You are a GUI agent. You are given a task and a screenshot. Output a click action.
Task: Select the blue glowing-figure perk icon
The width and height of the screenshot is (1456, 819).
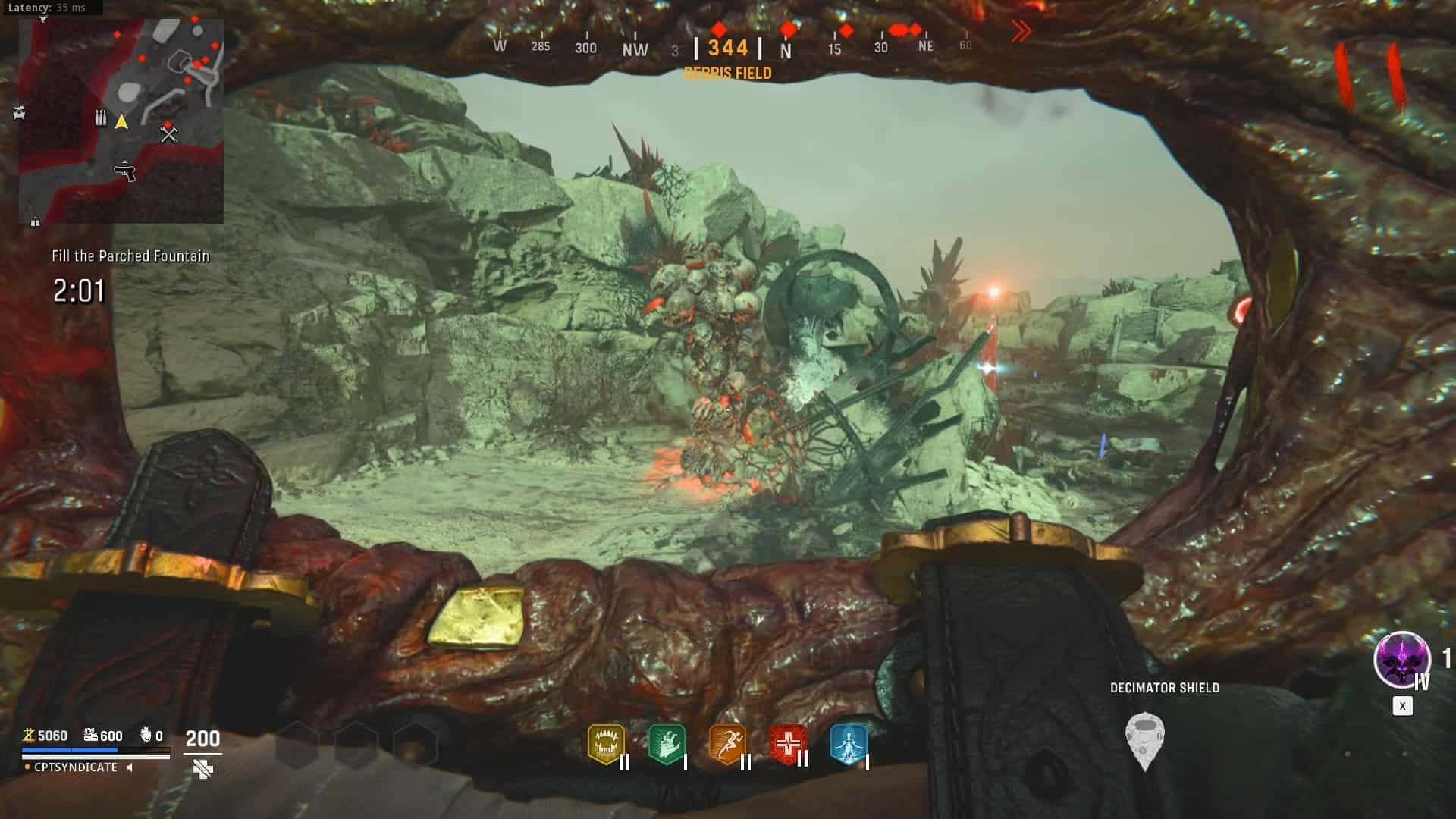[848, 744]
